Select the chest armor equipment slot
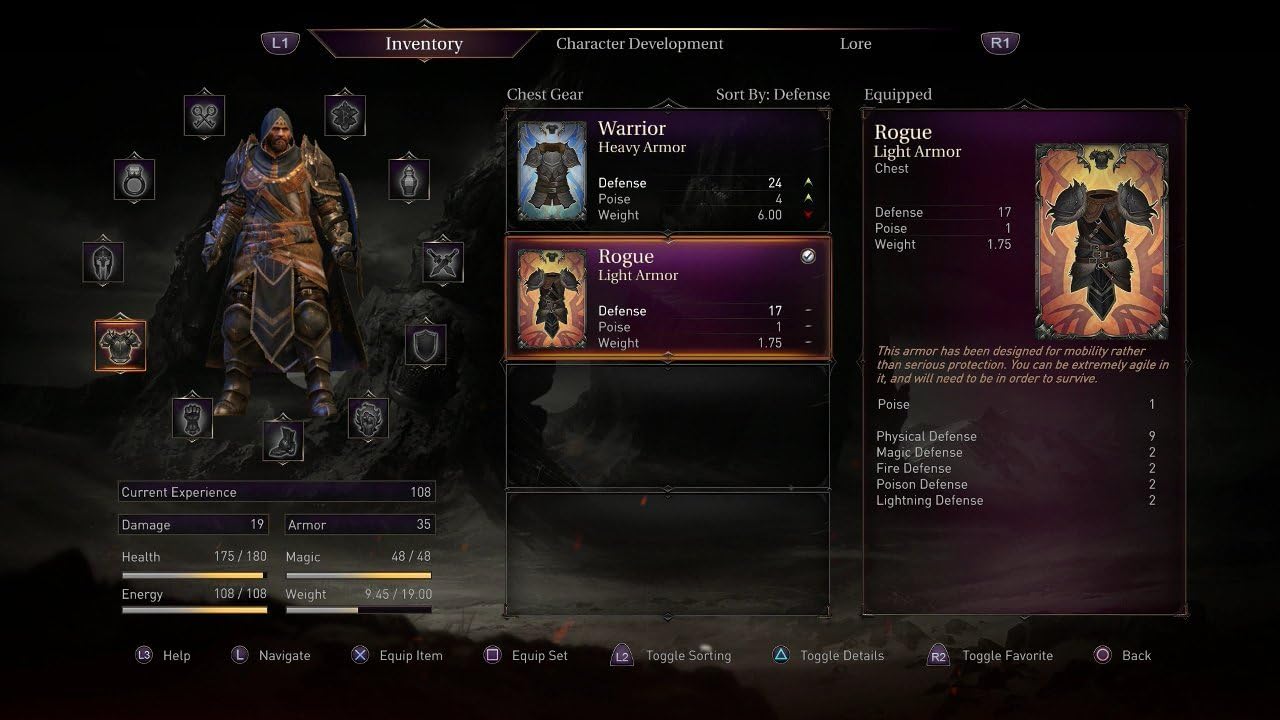 tap(120, 346)
